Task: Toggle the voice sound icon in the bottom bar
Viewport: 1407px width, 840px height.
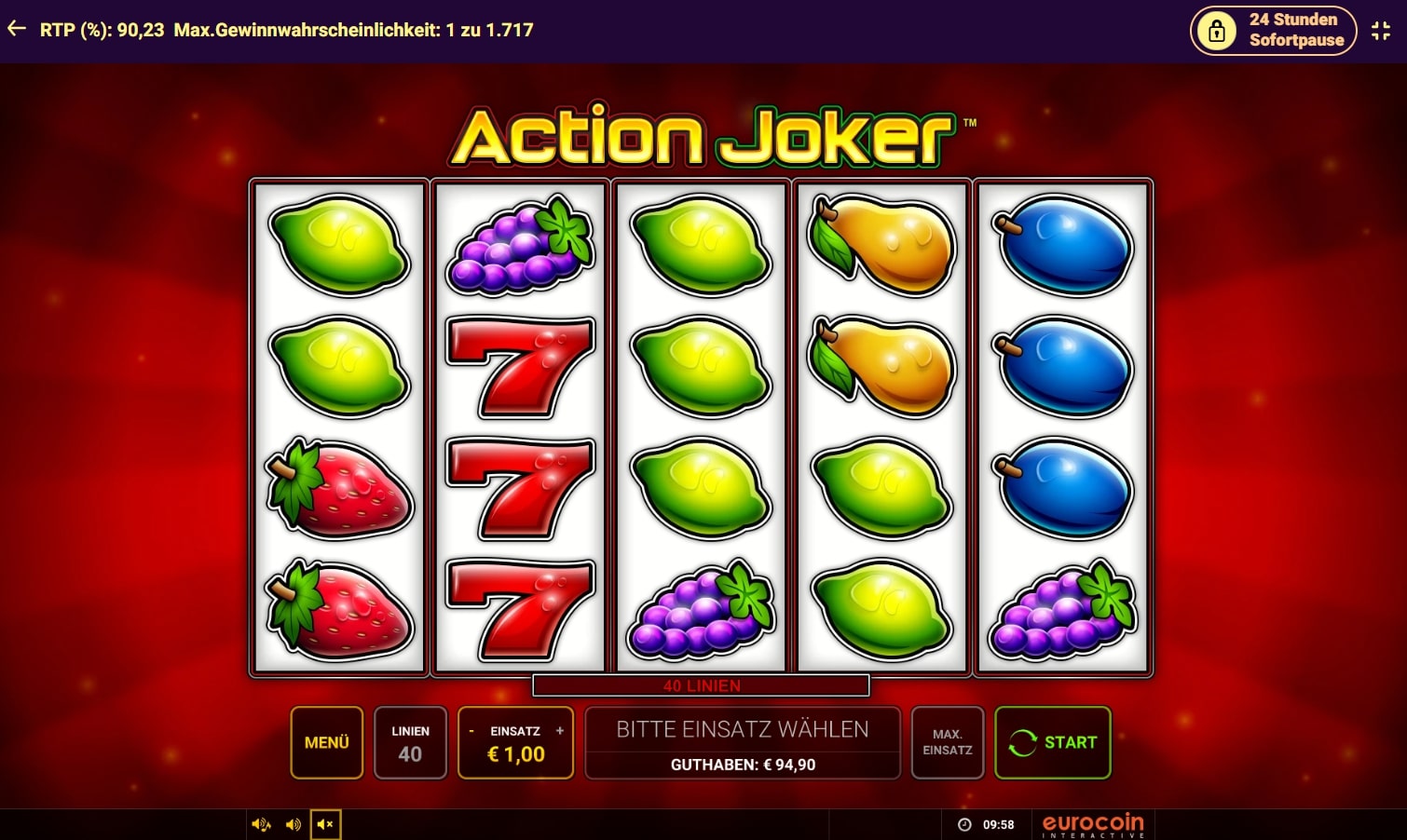Action: (x=261, y=823)
